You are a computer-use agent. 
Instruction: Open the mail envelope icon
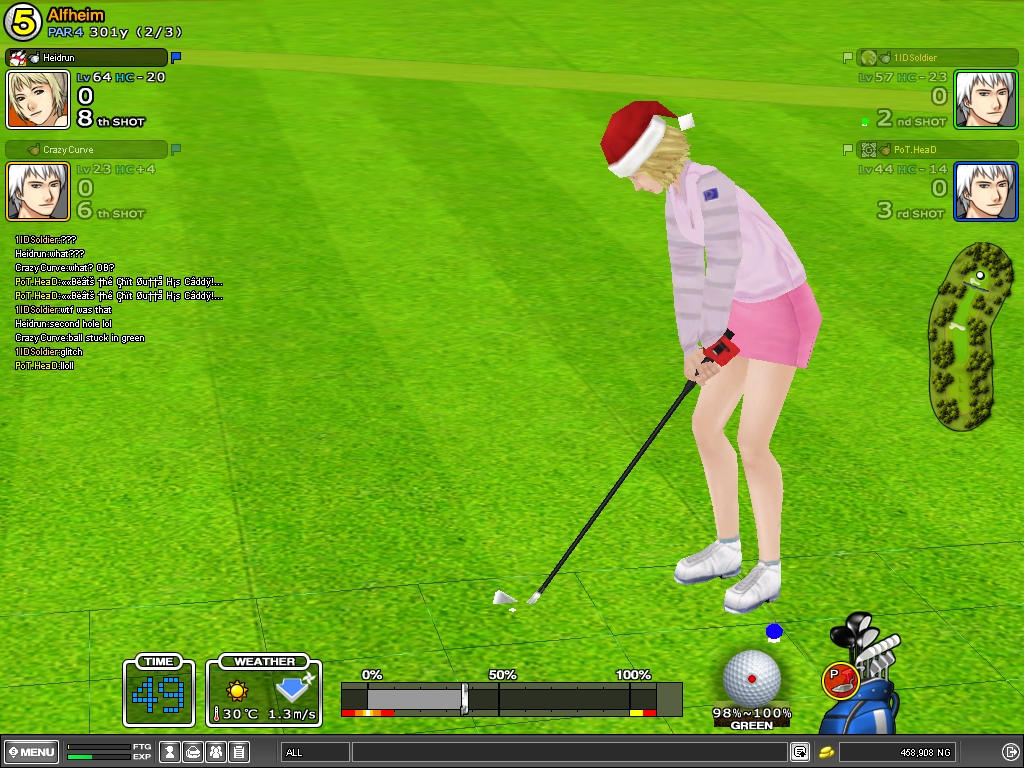(x=193, y=752)
